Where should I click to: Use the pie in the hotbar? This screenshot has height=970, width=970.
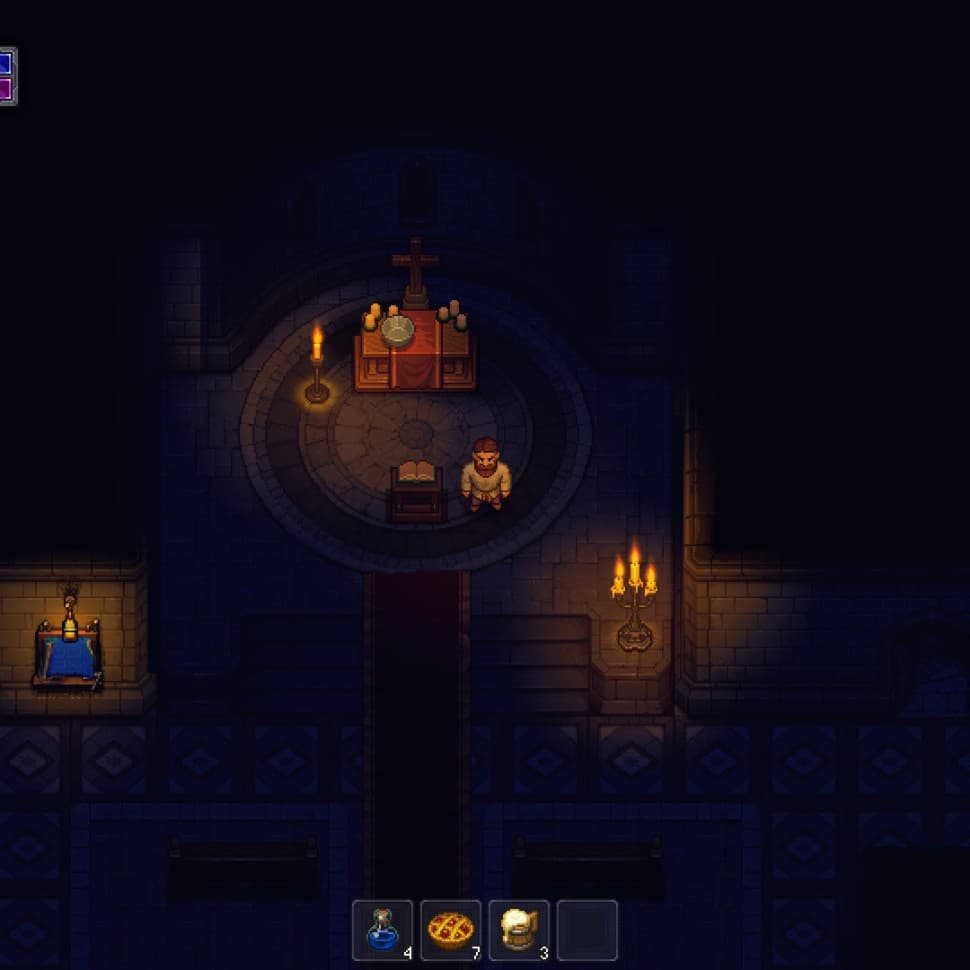[x=450, y=930]
